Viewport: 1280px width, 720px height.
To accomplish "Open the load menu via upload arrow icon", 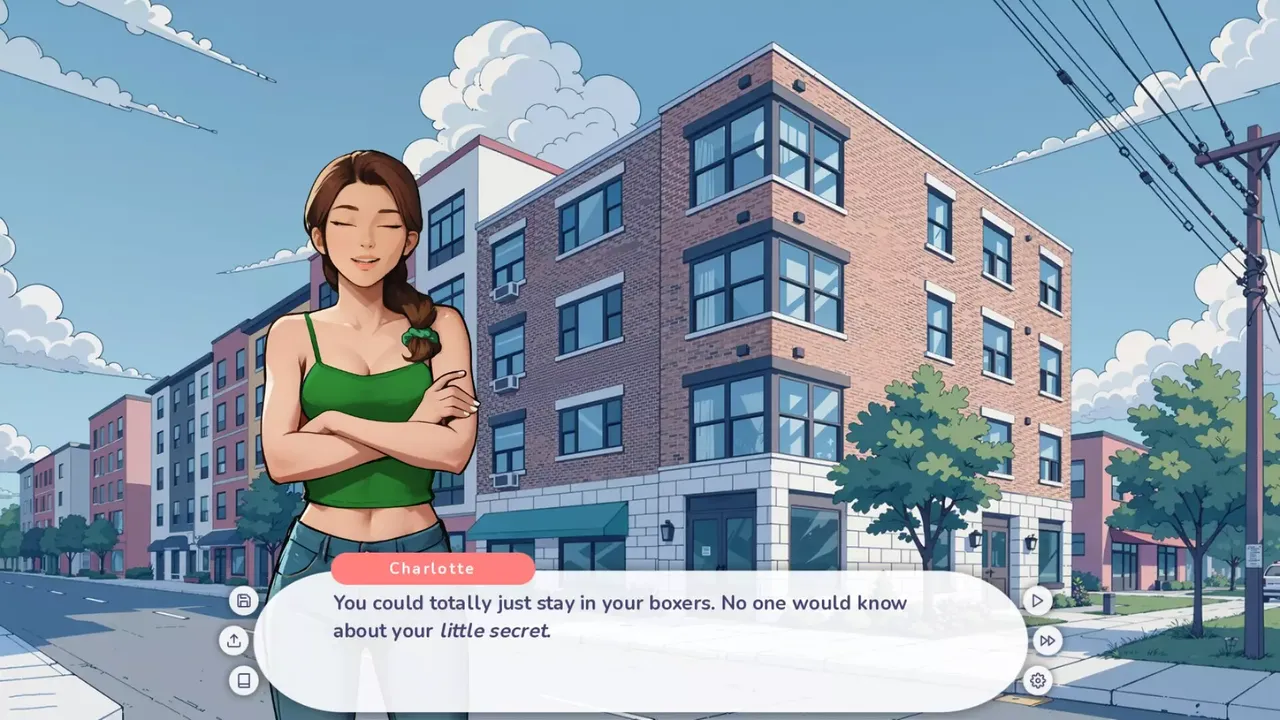I will [234, 641].
